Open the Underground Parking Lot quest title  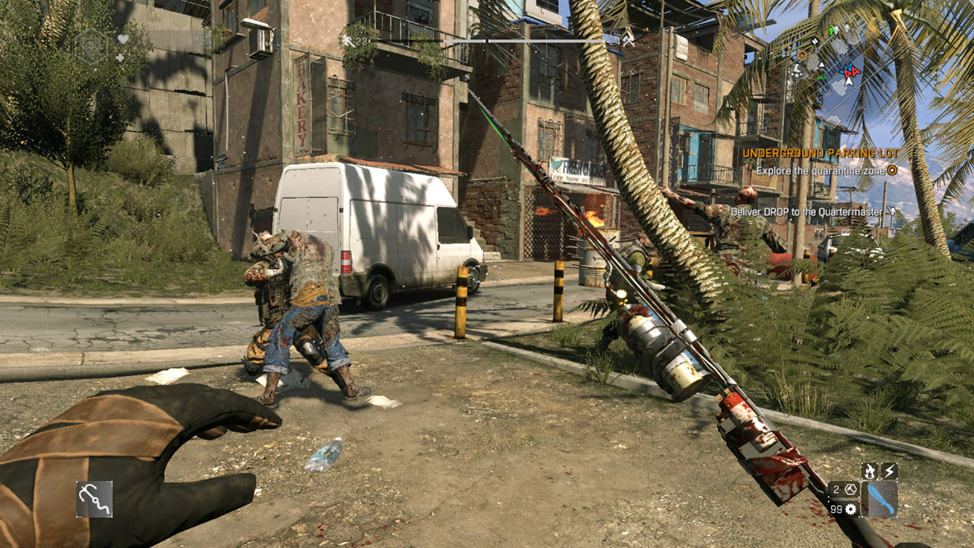click(820, 153)
